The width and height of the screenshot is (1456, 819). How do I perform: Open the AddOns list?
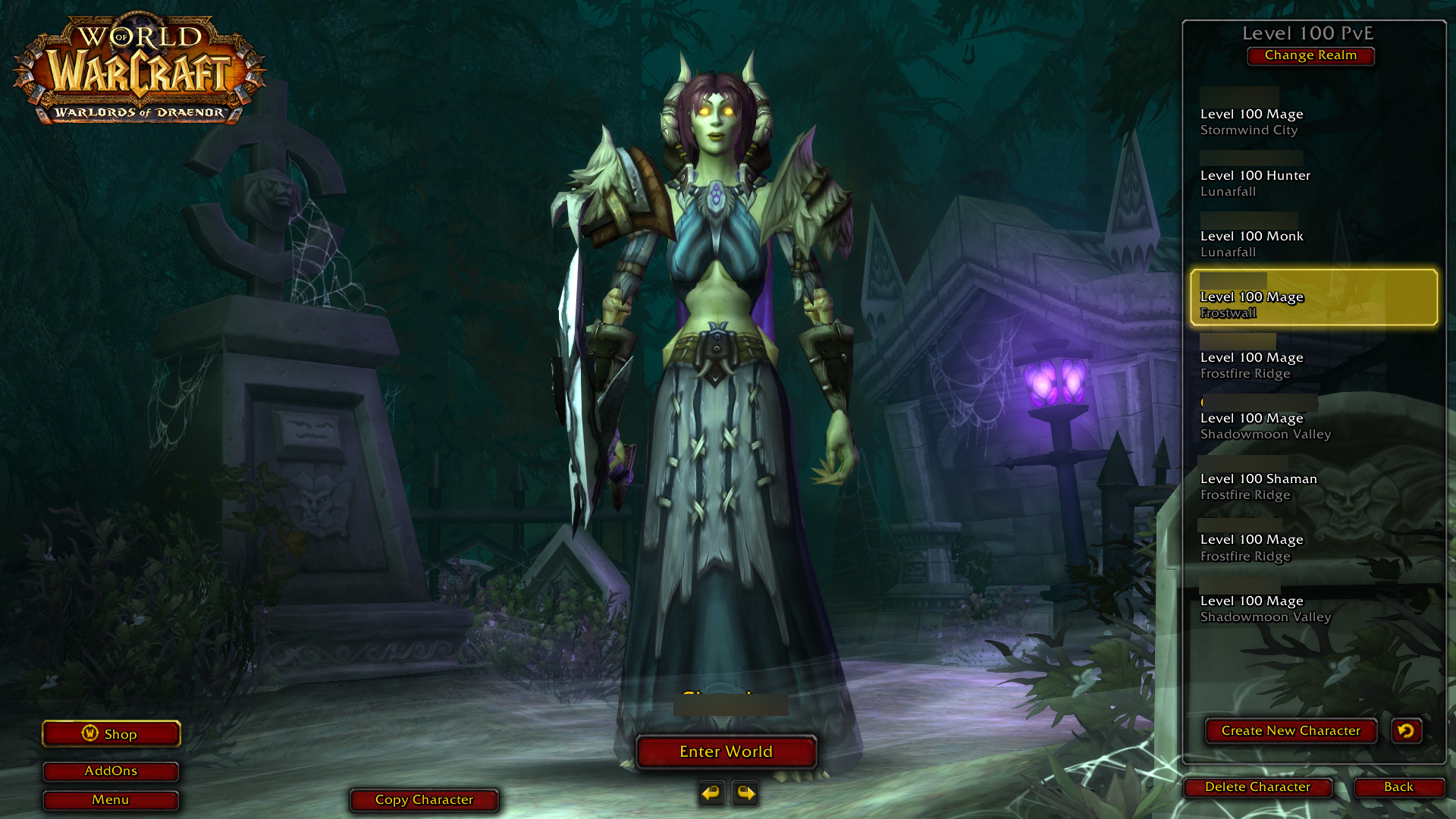pos(111,770)
